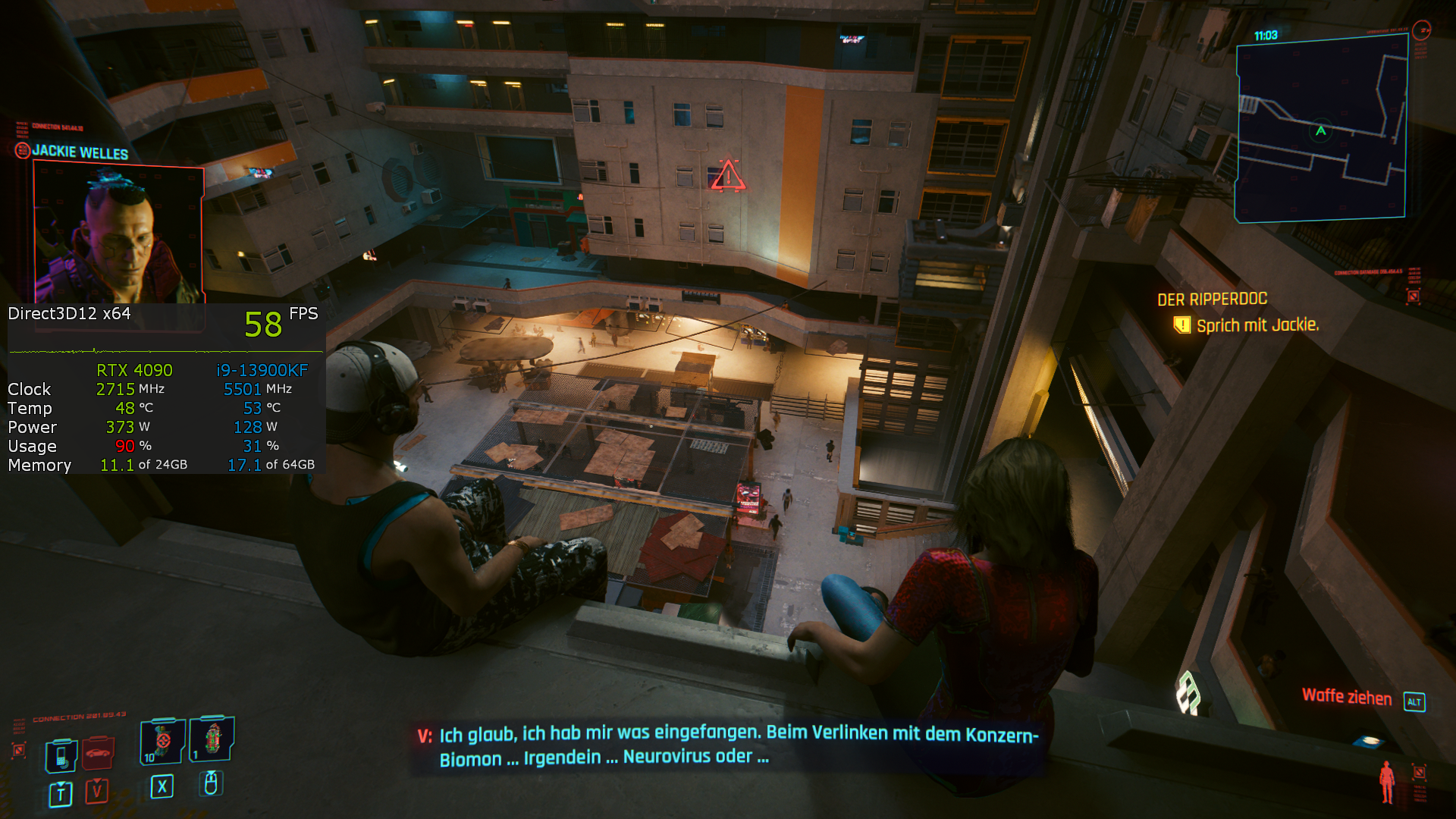Select the Sprich mit Jackie objective
Image resolution: width=1456 pixels, height=819 pixels.
tap(1259, 325)
